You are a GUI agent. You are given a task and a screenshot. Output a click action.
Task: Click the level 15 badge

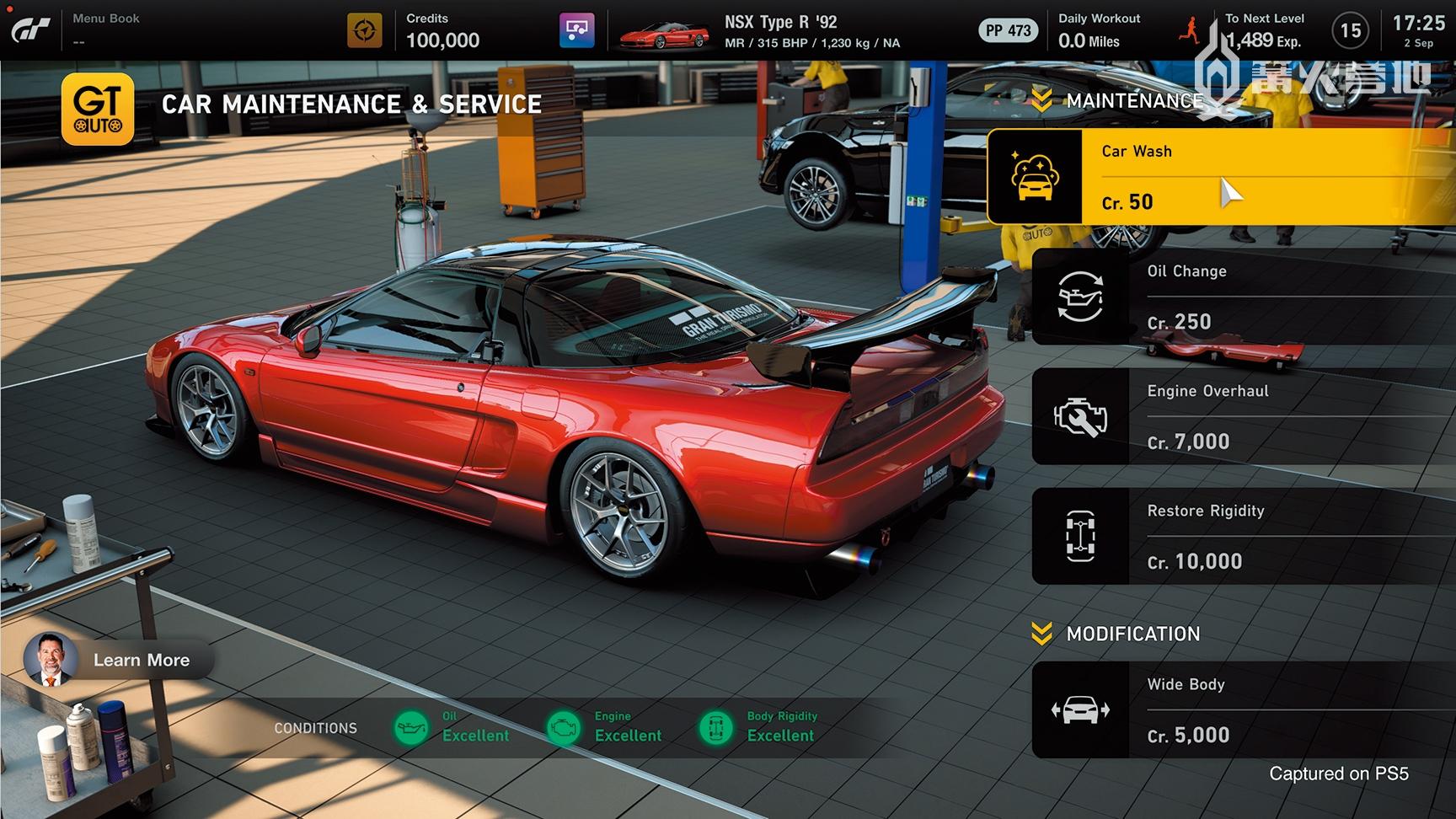(x=1351, y=30)
